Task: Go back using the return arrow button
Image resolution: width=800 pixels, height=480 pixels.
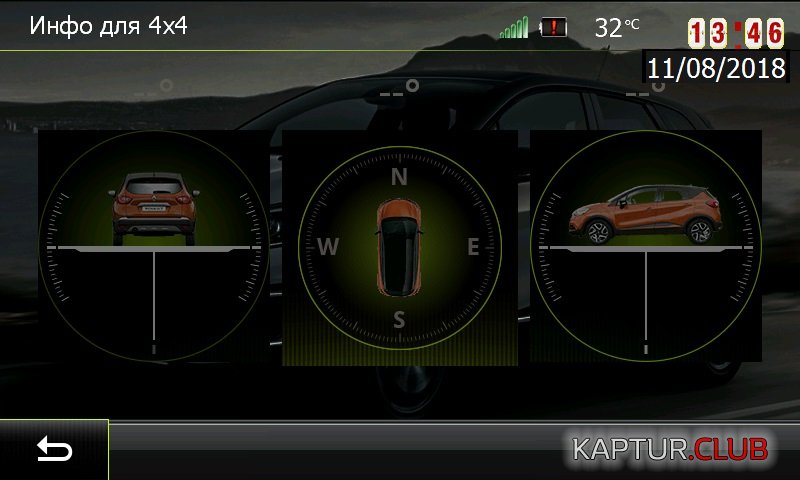Action: [54, 450]
